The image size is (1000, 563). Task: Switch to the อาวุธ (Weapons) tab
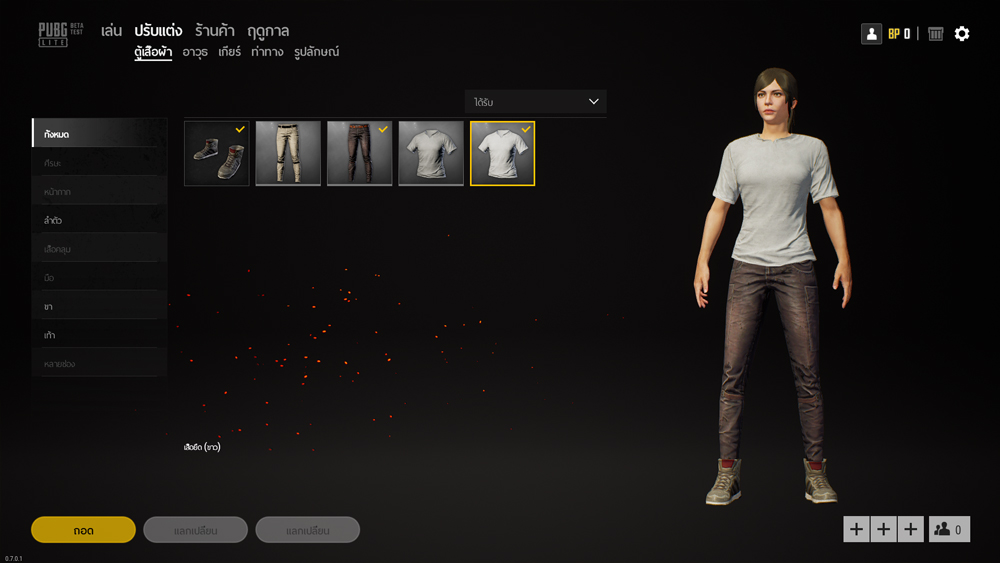(x=195, y=52)
